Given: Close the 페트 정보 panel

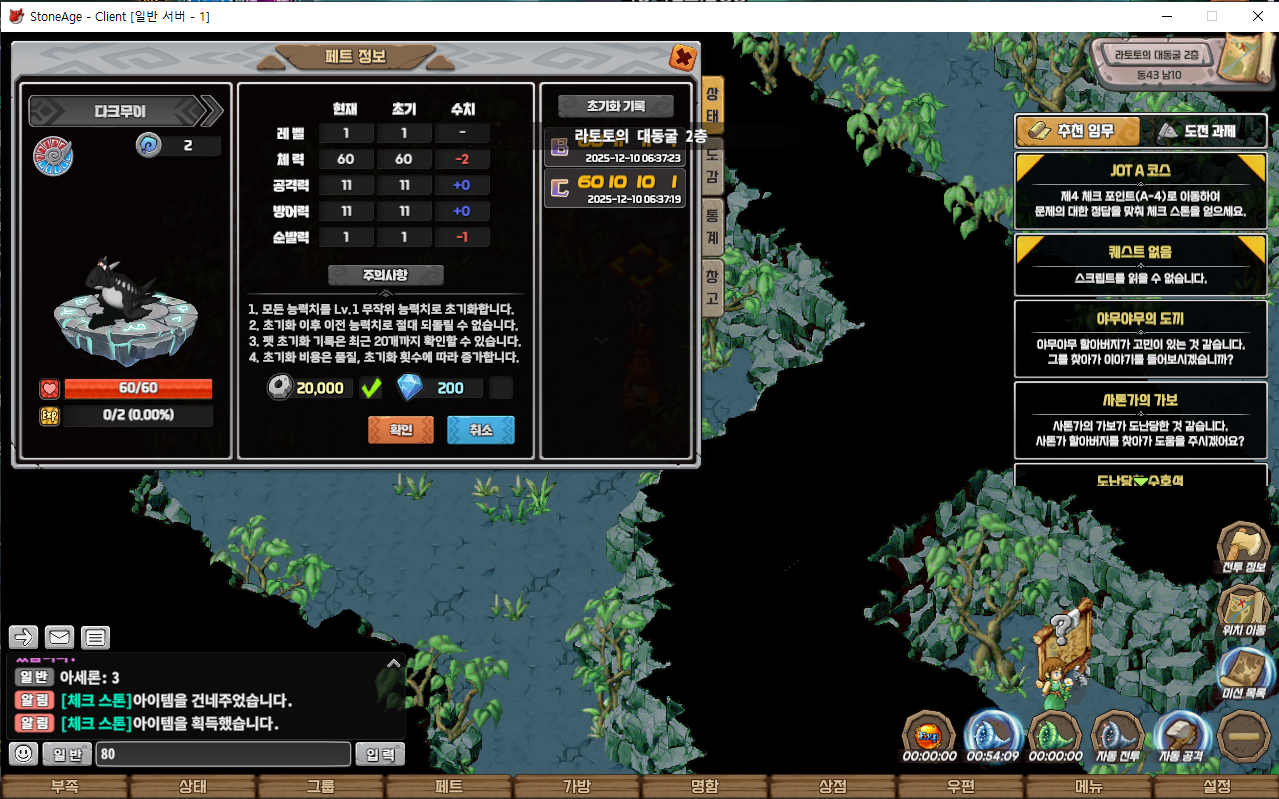Looking at the screenshot, I should pos(684,57).
